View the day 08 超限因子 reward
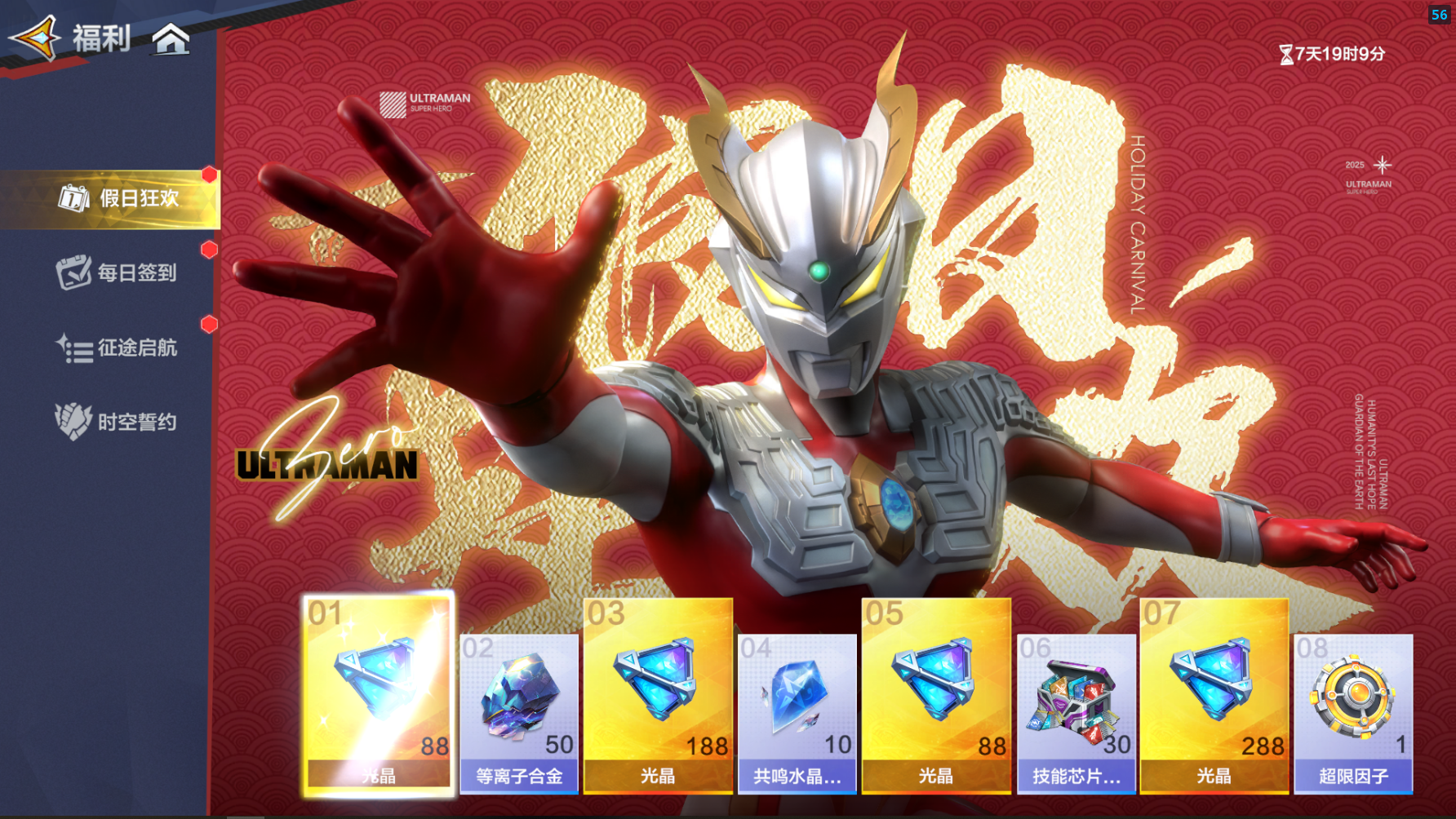The height and width of the screenshot is (819, 1456). point(1353,713)
